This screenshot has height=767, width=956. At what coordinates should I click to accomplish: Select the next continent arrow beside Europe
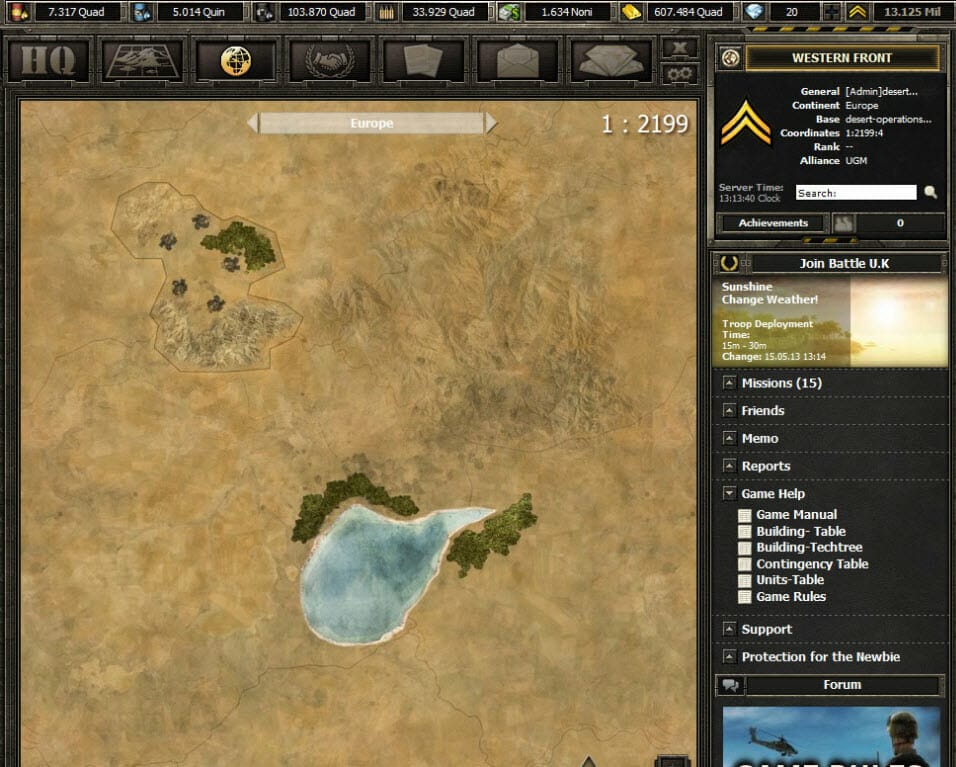point(491,123)
